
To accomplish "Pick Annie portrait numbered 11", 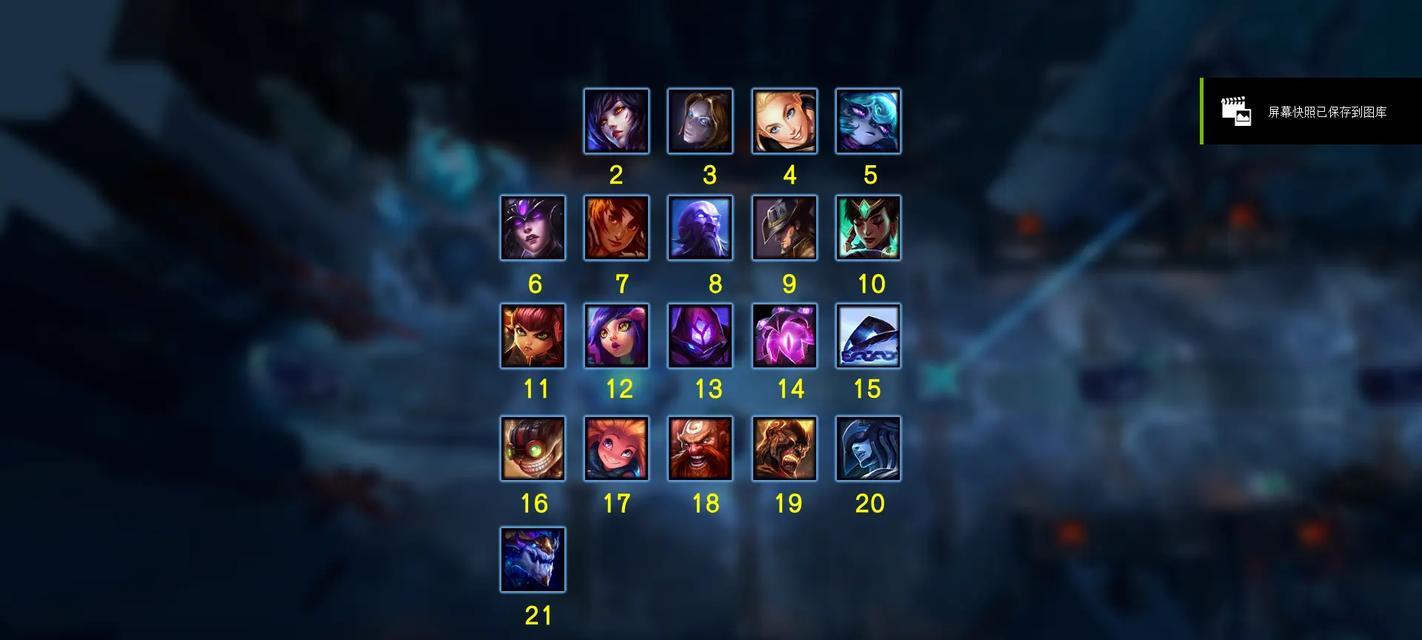I will (533, 336).
